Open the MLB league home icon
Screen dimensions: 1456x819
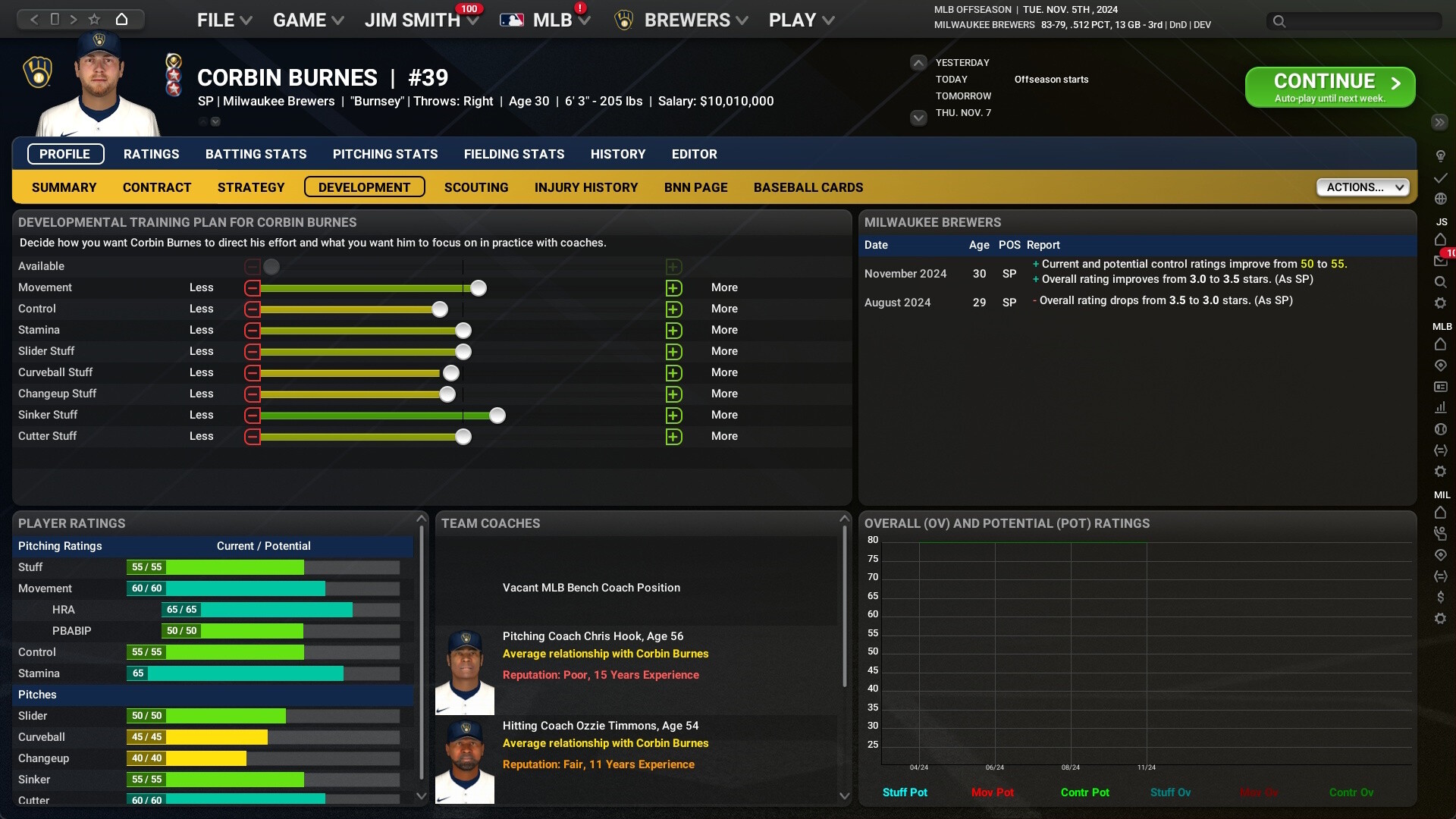[1442, 344]
